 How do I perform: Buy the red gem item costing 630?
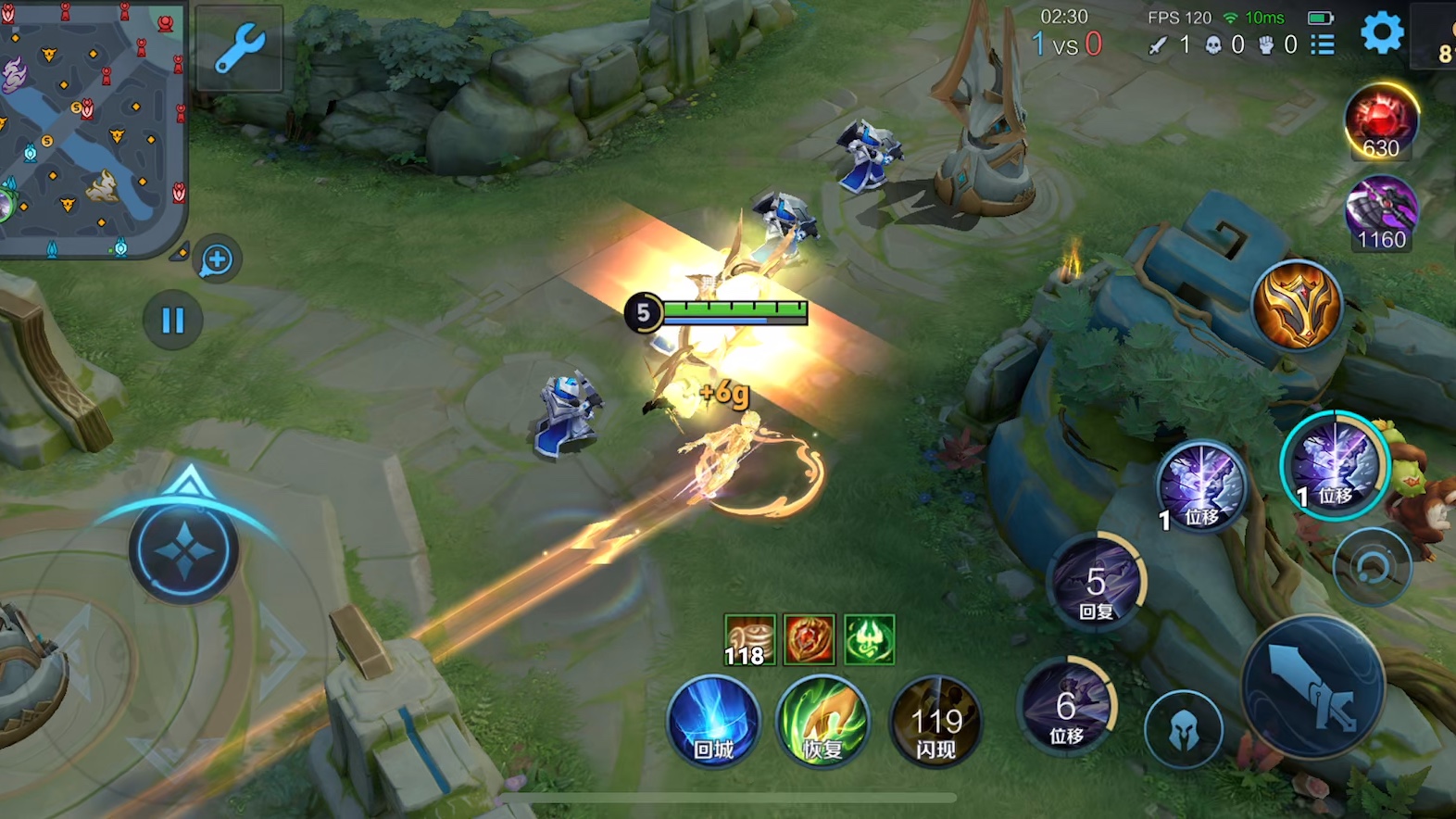[x=1381, y=122]
